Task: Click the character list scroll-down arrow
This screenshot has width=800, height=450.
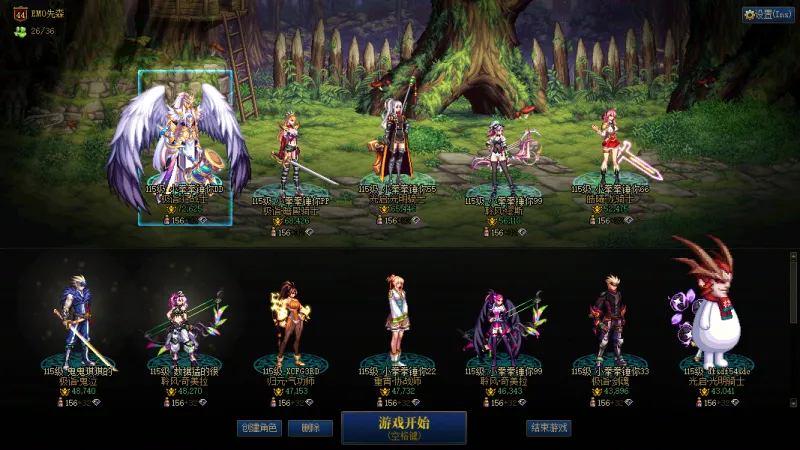Action: pos(794,403)
